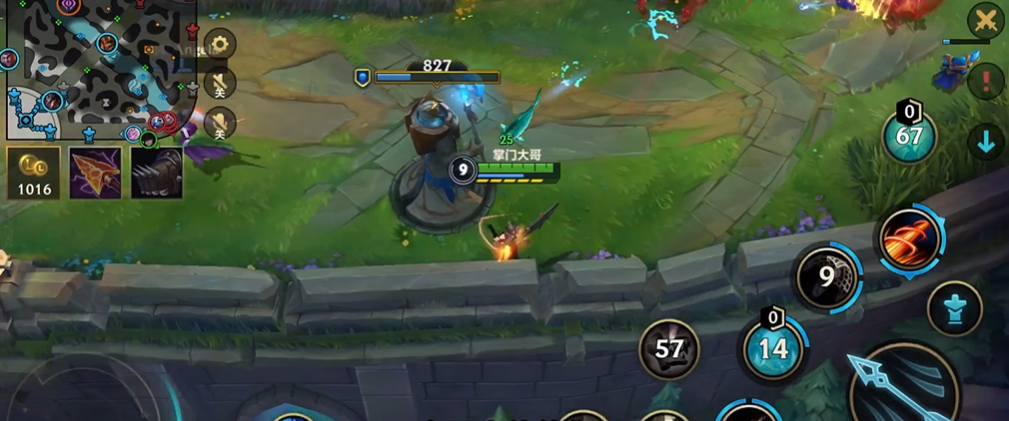Image resolution: width=1009 pixels, height=421 pixels.
Task: Open settings with the gear icon
Action: click(x=219, y=44)
